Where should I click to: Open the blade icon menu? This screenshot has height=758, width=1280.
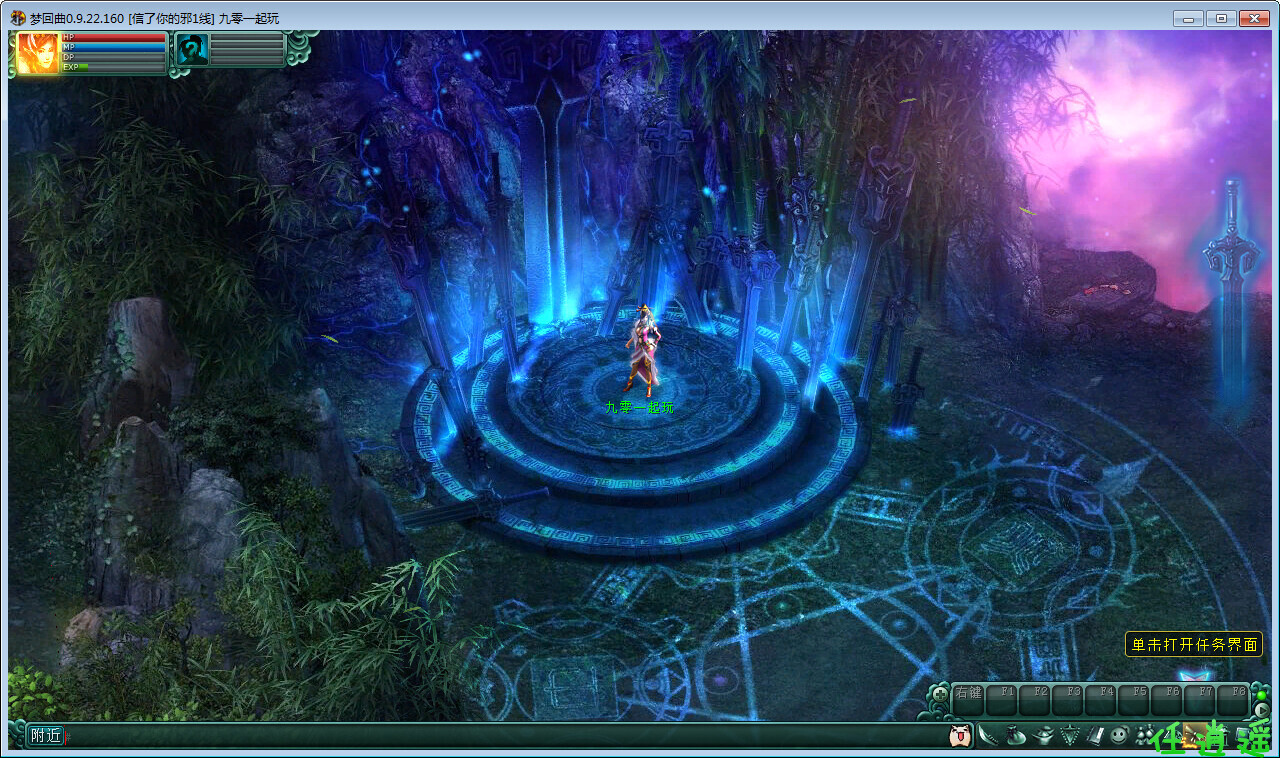point(989,737)
